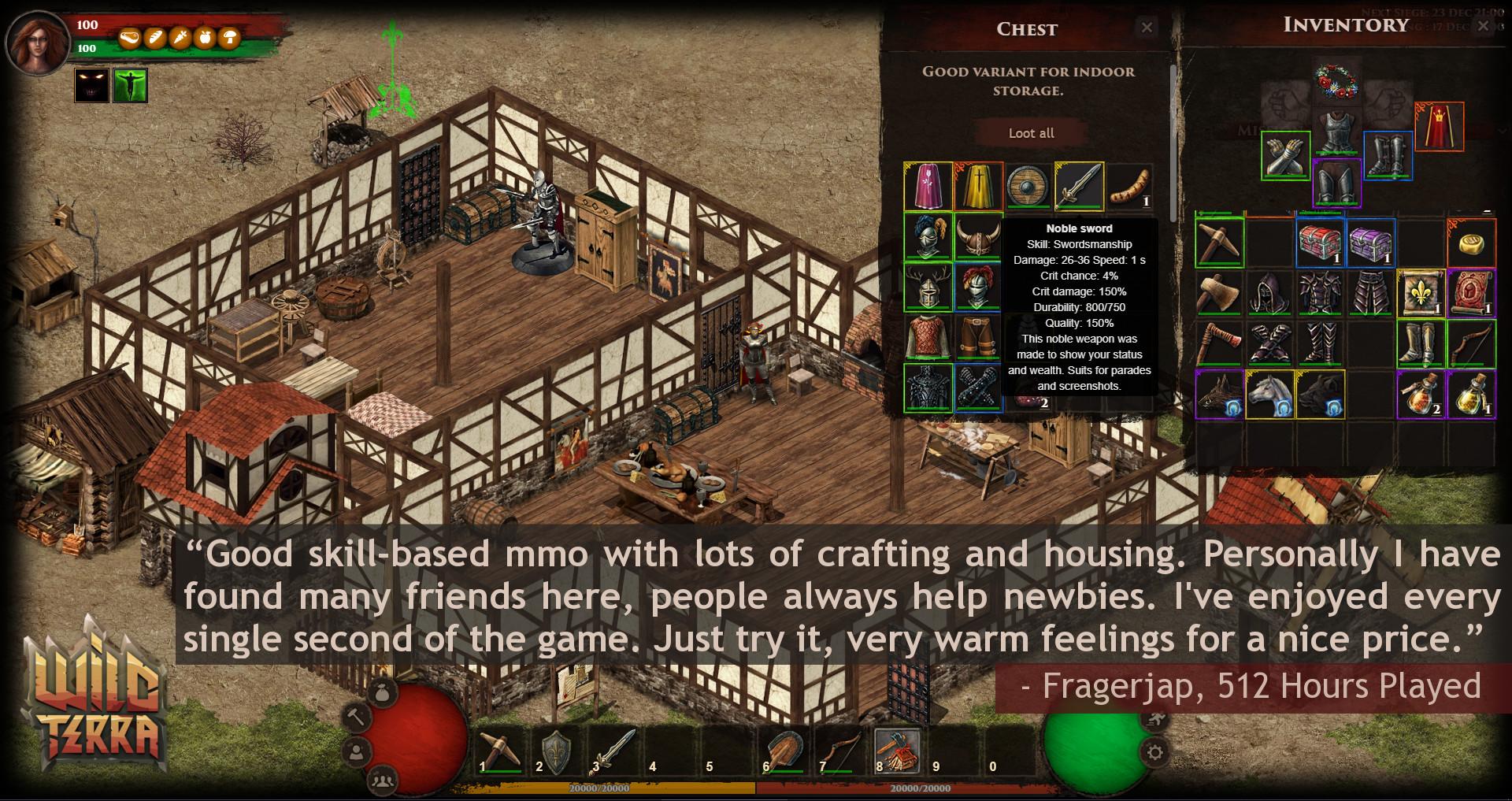The height and width of the screenshot is (801, 1512).
Task: Close the Chest window
Action: (x=1147, y=26)
